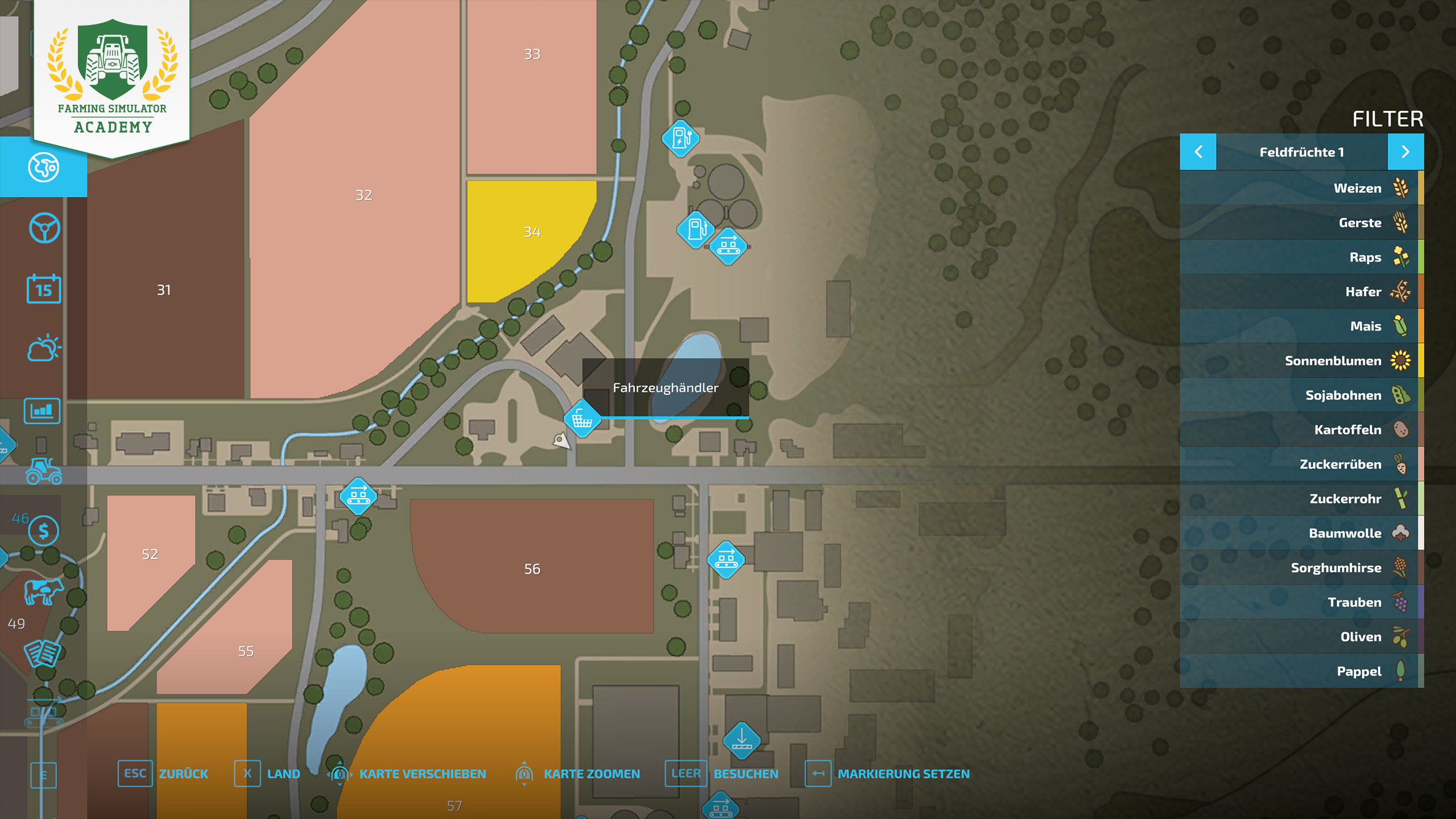Open the calendar tab in sidebar
The image size is (1456, 819).
[x=44, y=289]
